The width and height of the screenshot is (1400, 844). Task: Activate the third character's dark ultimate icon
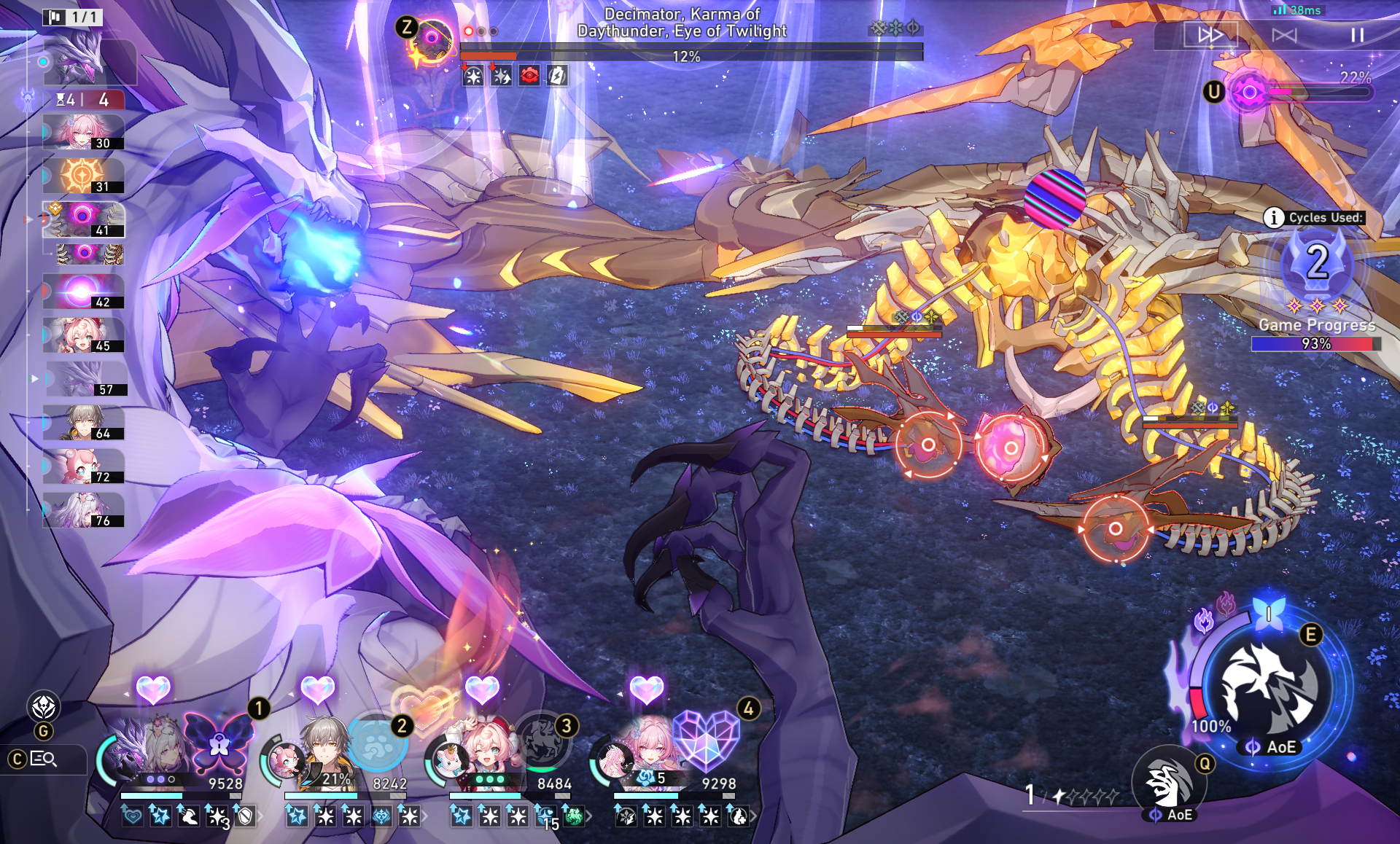pos(542,741)
